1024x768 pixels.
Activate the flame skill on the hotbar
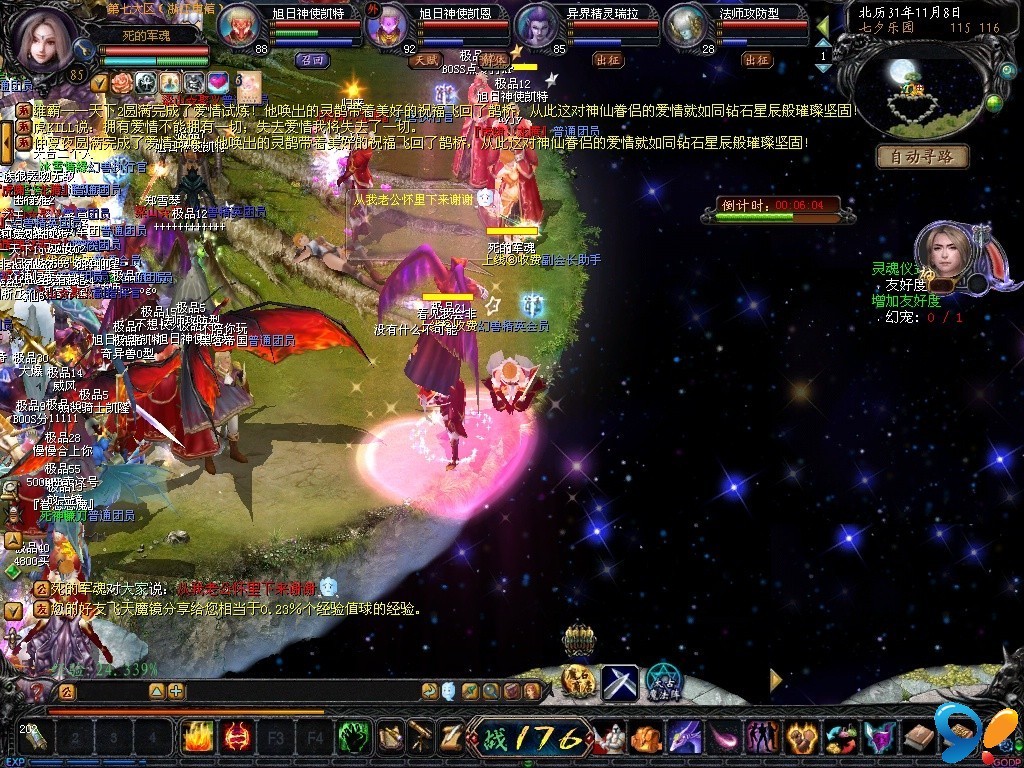coord(196,738)
